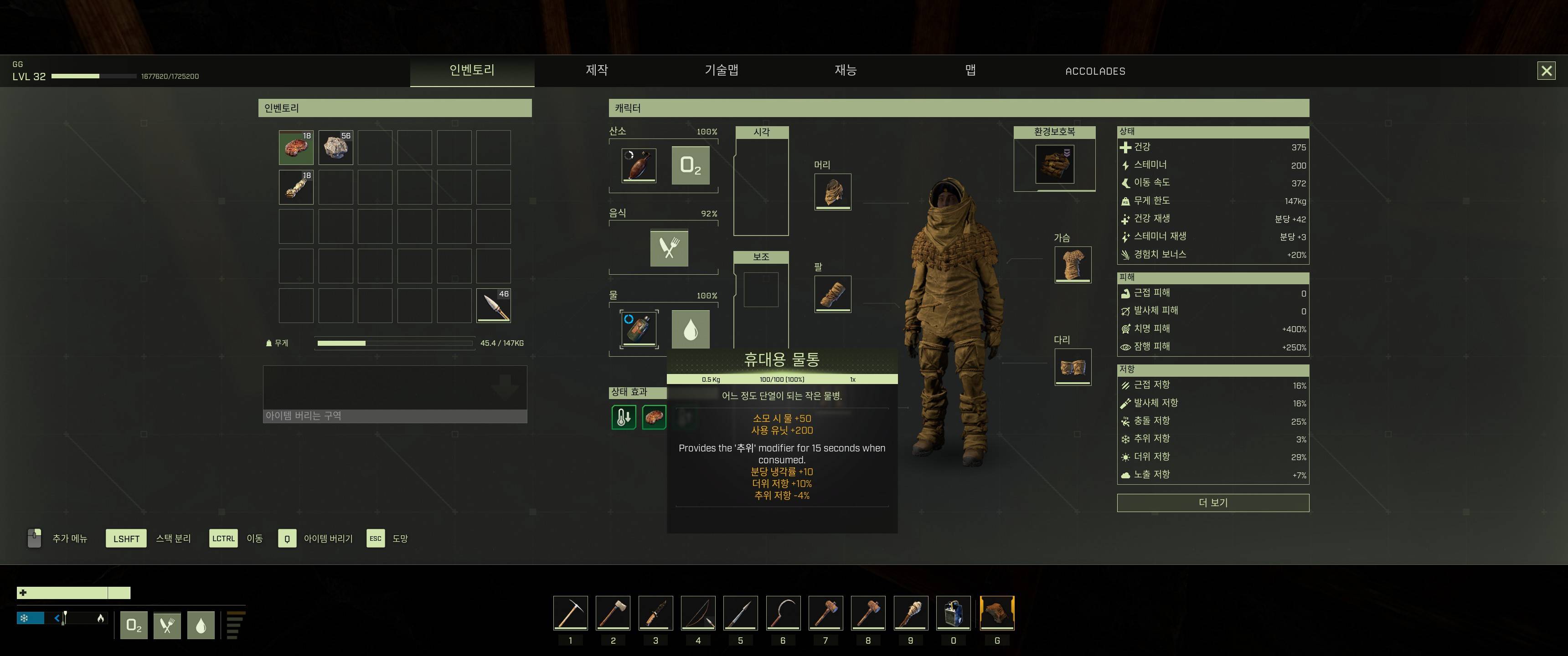This screenshot has width=1568, height=656.
Task: Select the canteen in the 물 water slot
Action: [x=639, y=328]
